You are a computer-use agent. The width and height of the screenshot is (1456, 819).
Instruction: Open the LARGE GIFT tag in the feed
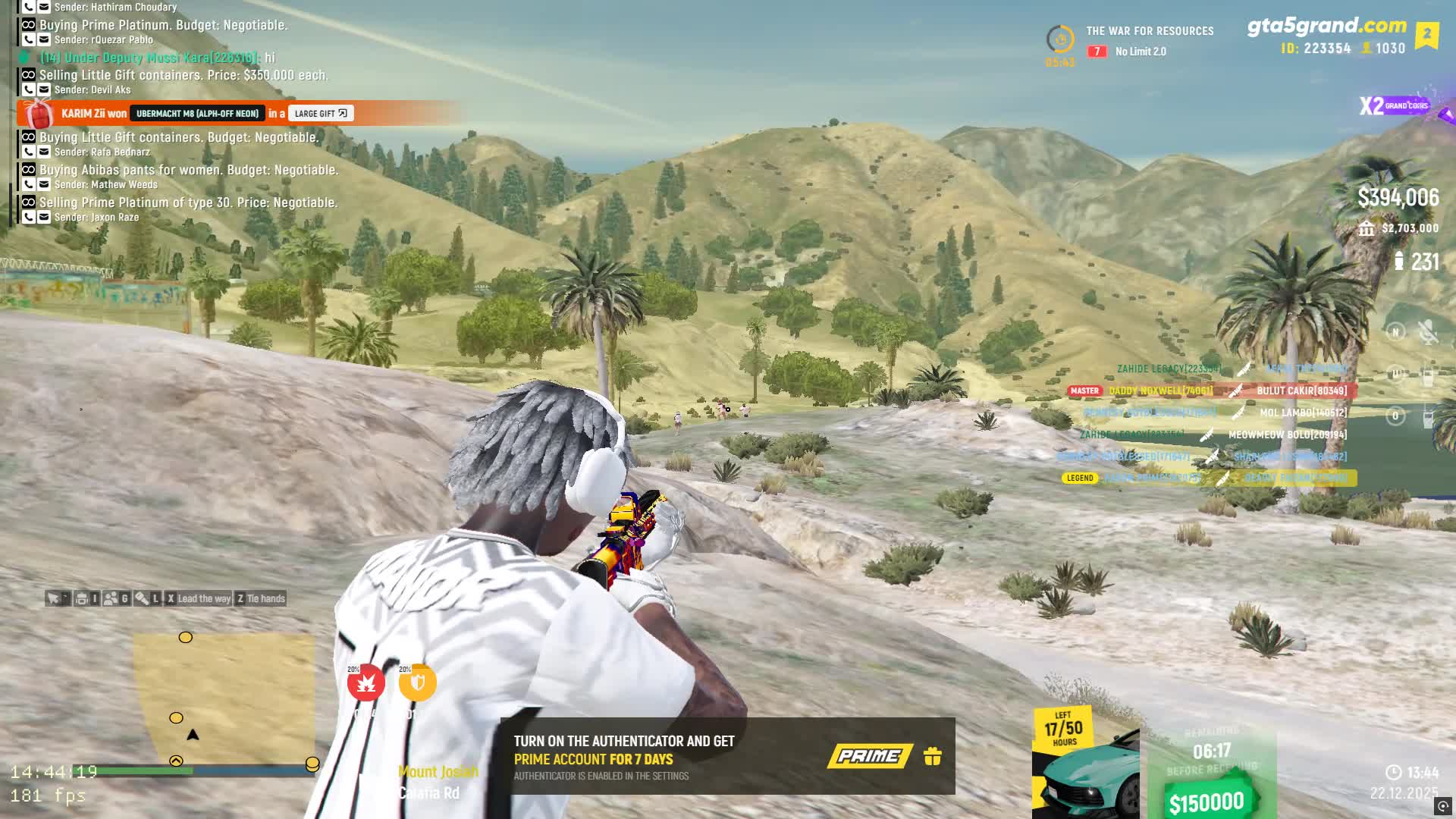click(320, 114)
